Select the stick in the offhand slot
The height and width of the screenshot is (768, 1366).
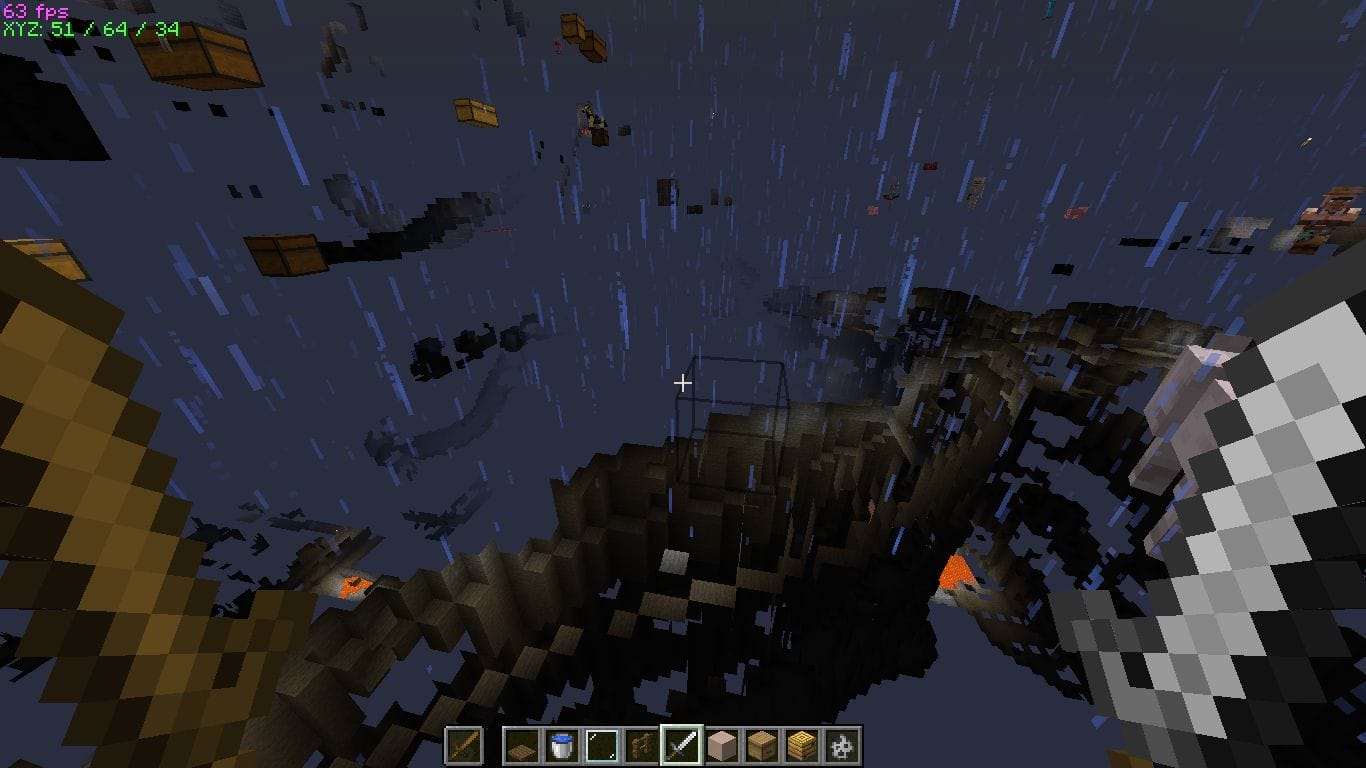464,746
